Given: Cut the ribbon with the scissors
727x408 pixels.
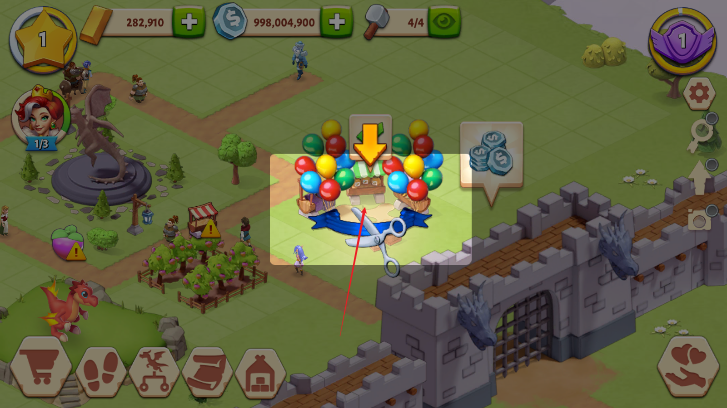Looking at the screenshot, I should (x=376, y=236).
